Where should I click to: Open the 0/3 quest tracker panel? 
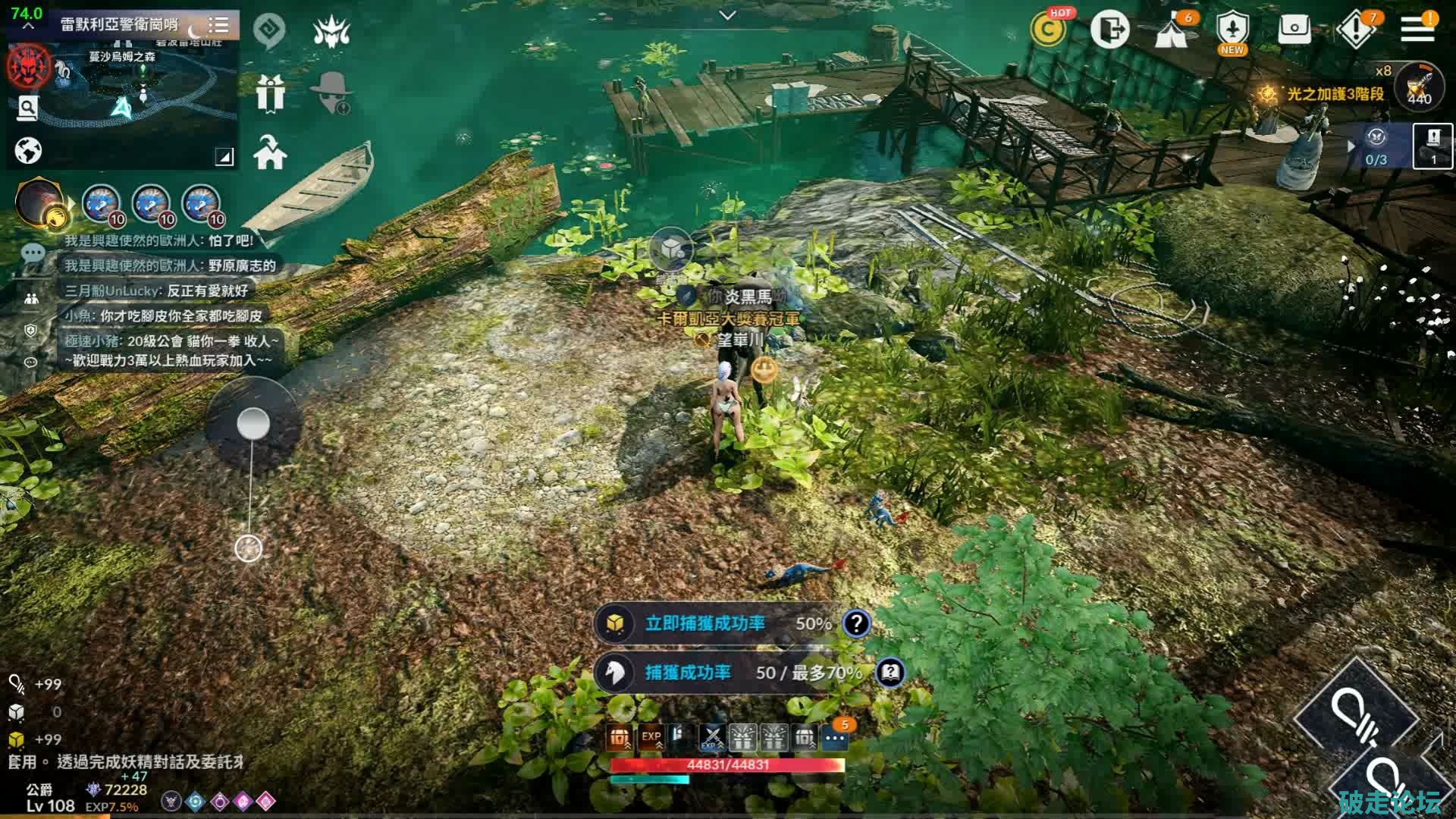(x=1376, y=146)
